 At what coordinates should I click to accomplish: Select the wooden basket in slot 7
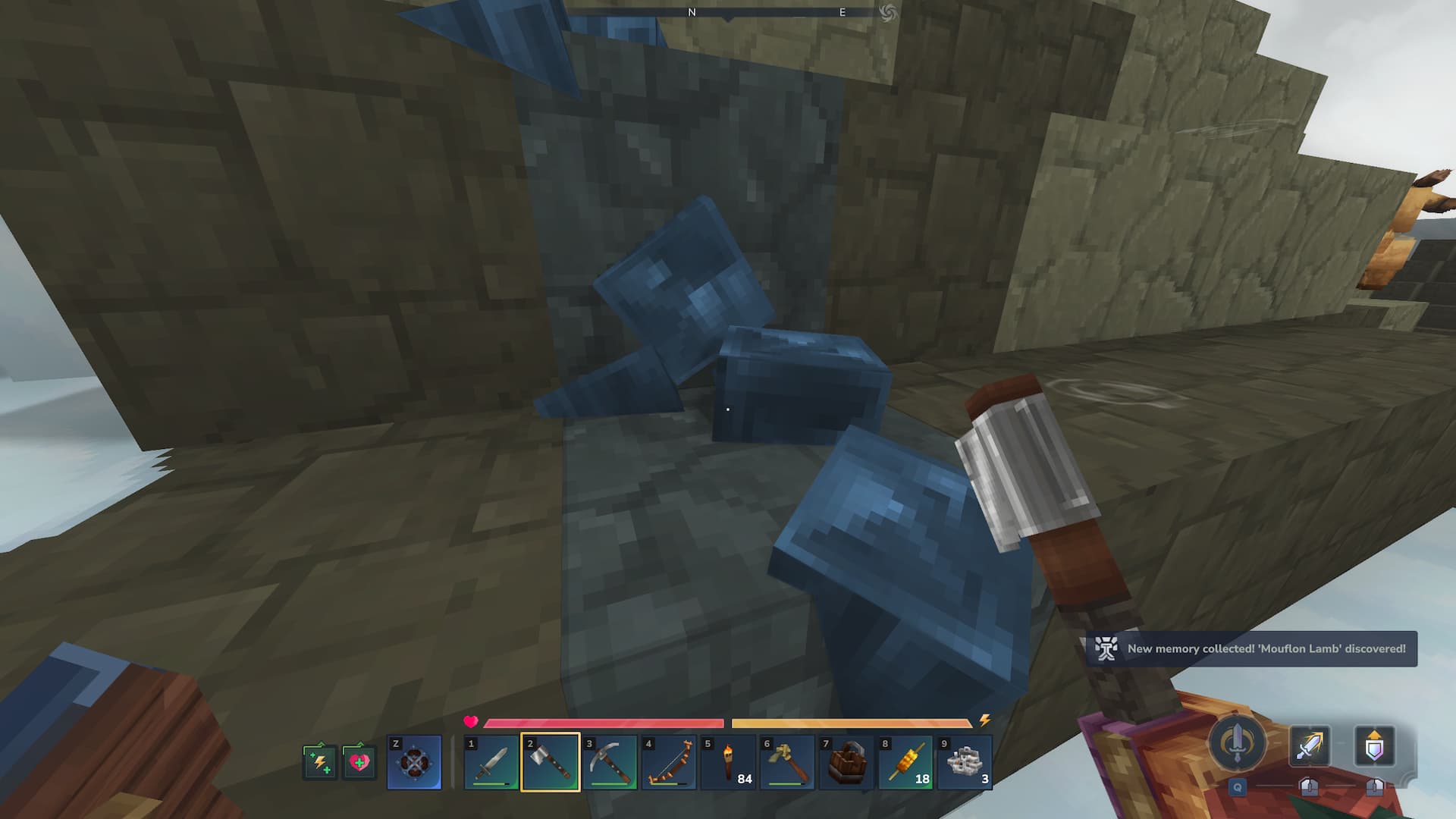(x=846, y=762)
